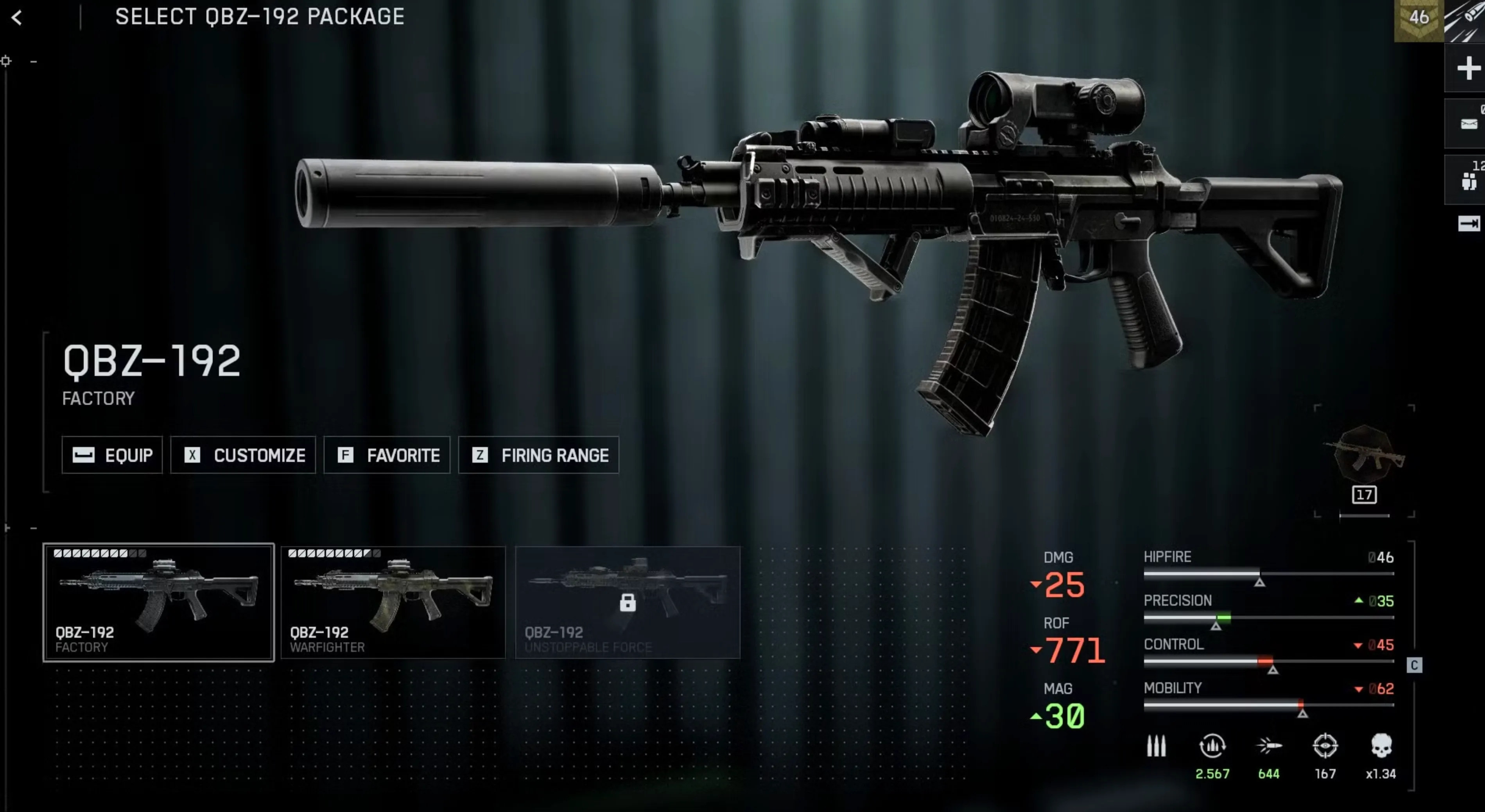This screenshot has width=1485, height=812.
Task: Open the mail envelope icon
Action: (x=1468, y=124)
